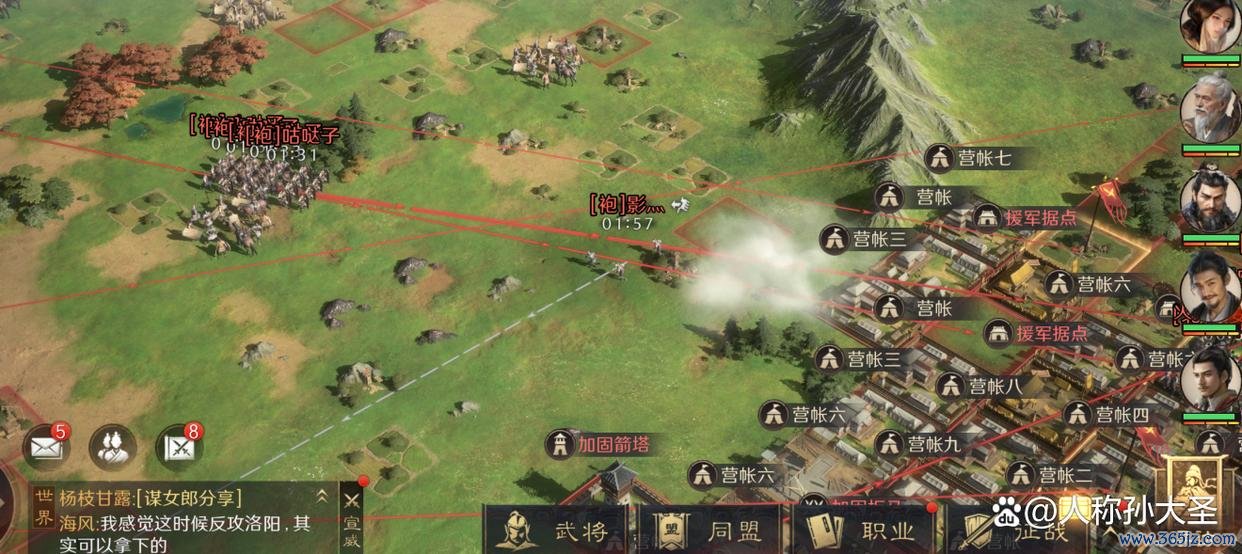Select the female general portrait
The image size is (1242, 554).
[x=1208, y=27]
